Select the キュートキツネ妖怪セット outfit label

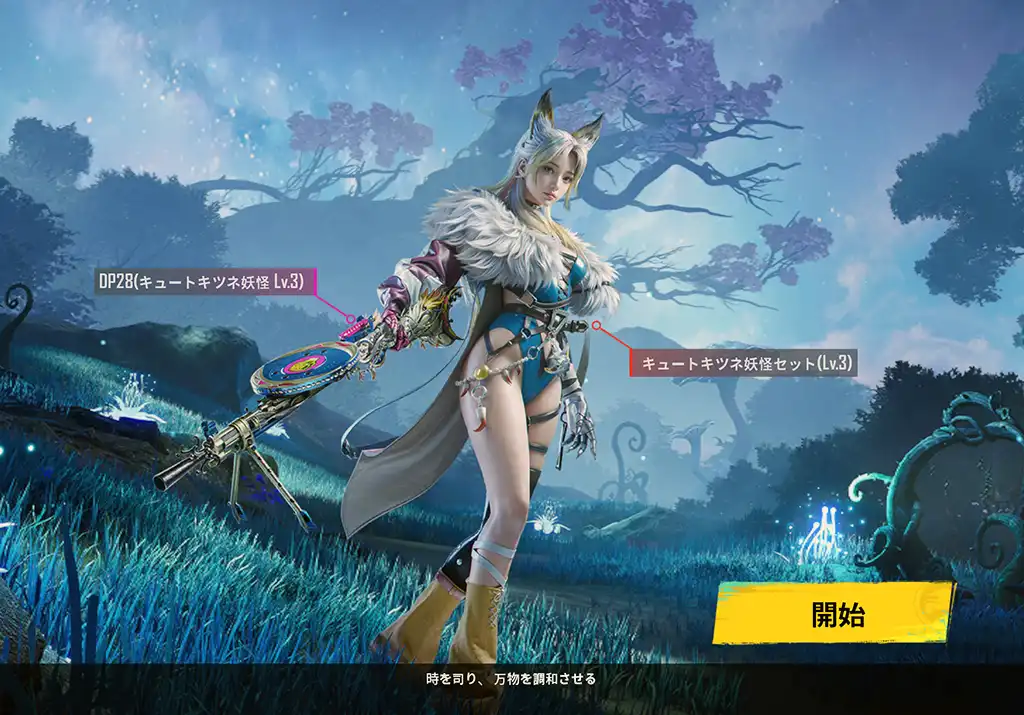(x=743, y=363)
